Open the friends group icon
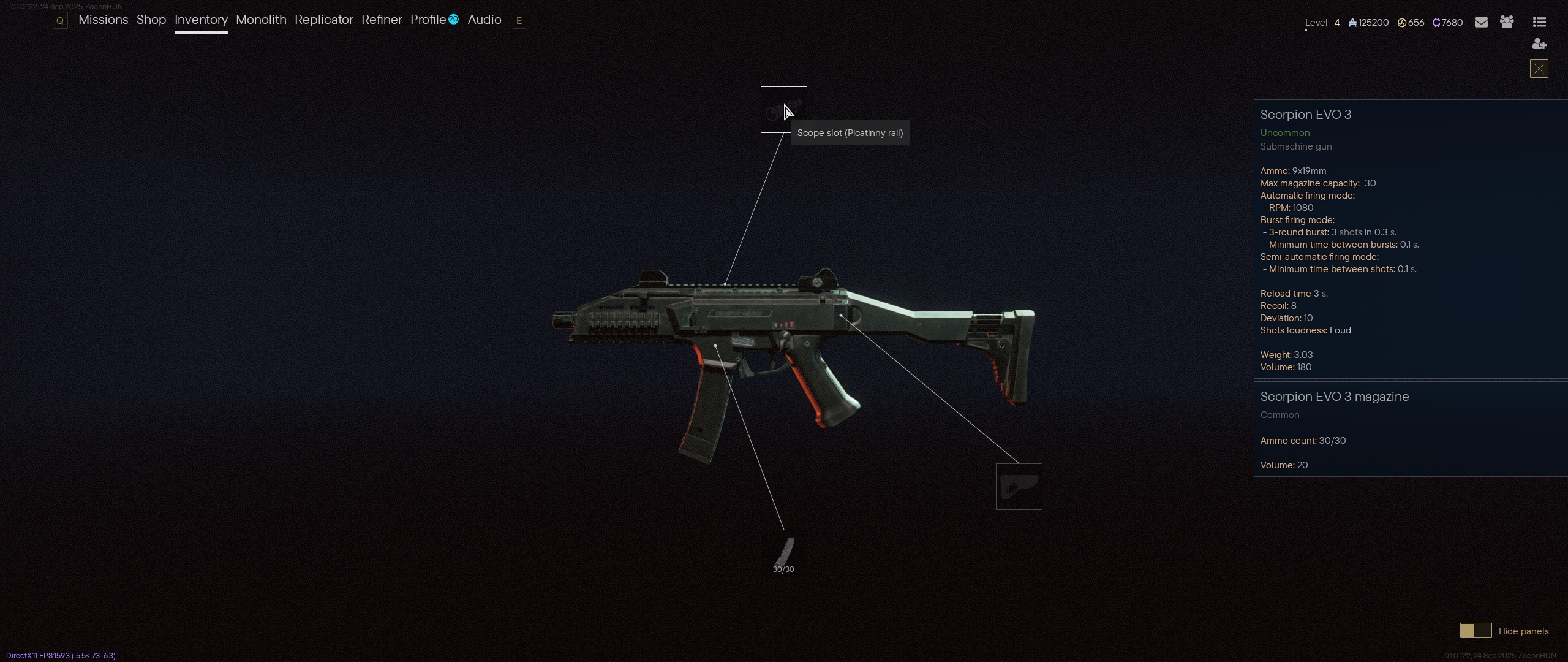The image size is (1568, 662). click(x=1507, y=23)
